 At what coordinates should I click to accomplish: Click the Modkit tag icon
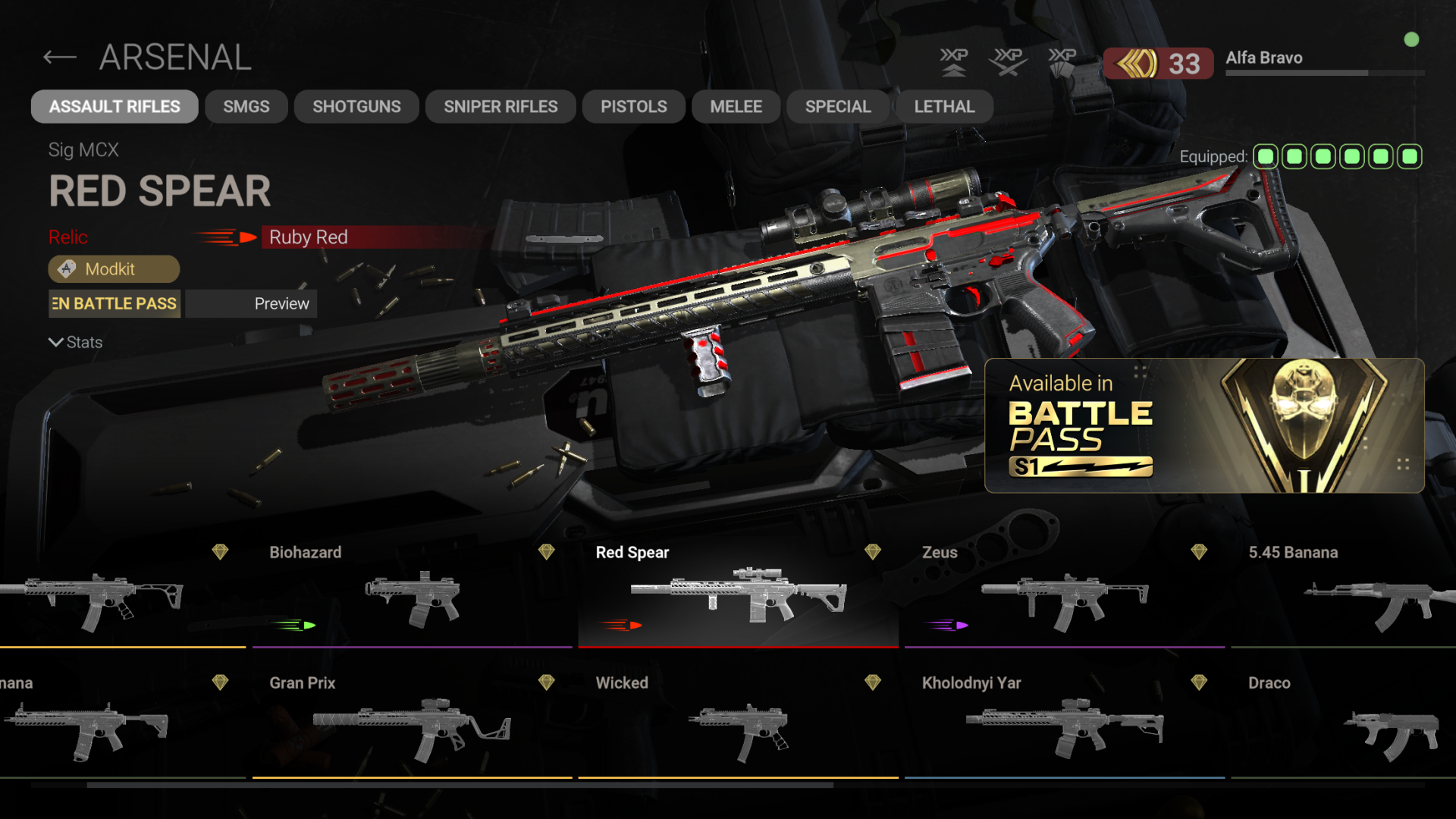67,269
